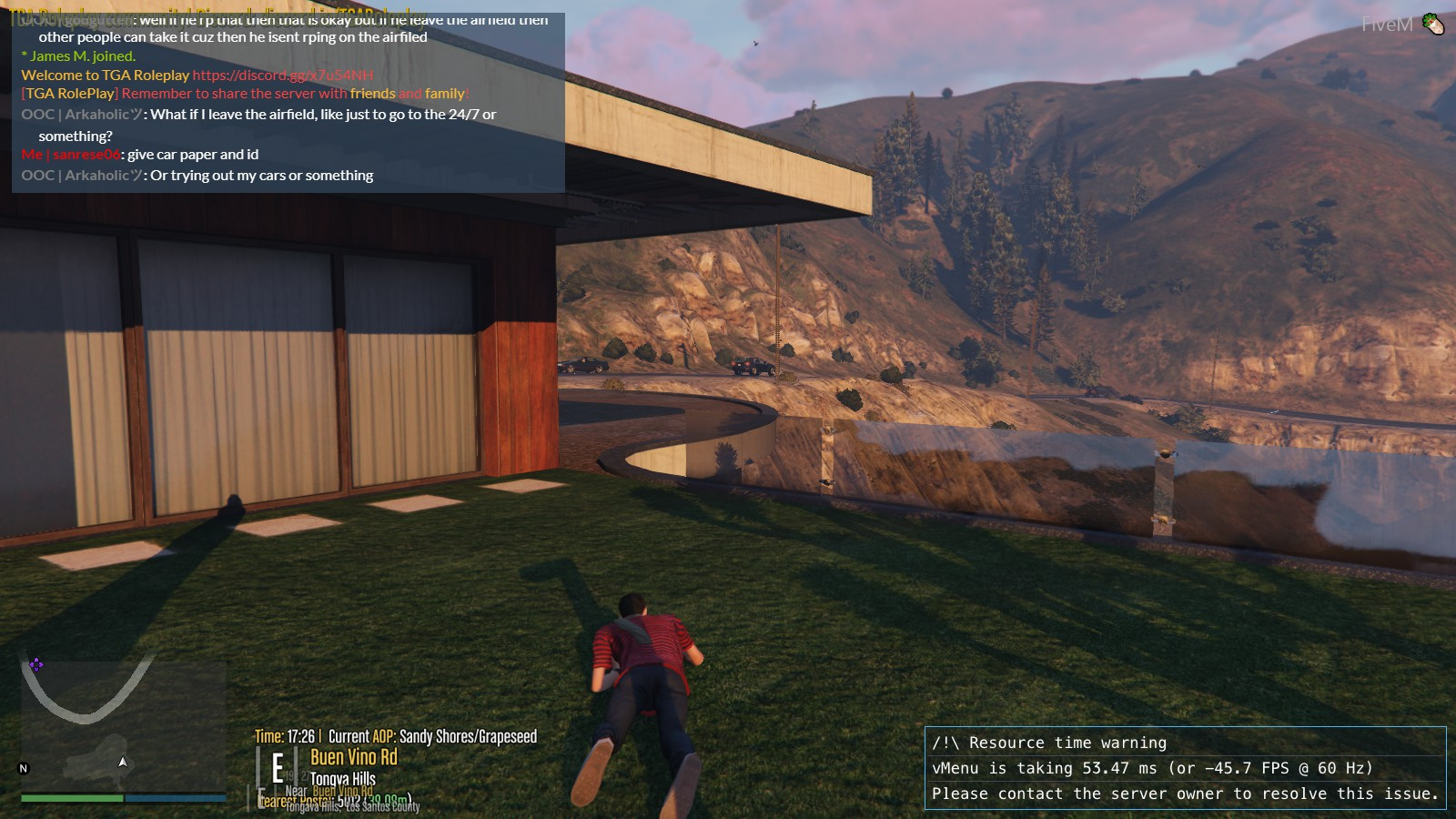The height and width of the screenshot is (819, 1456).
Task: Select the Me | sanrese06 chat line
Action: 141,154
